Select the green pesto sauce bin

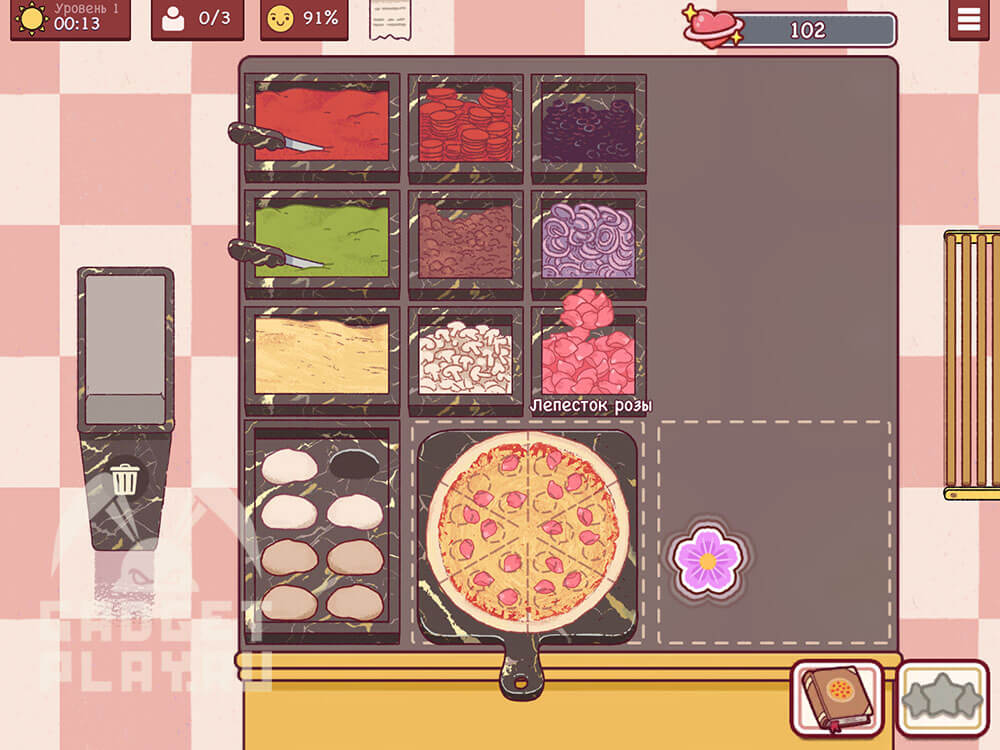click(322, 240)
